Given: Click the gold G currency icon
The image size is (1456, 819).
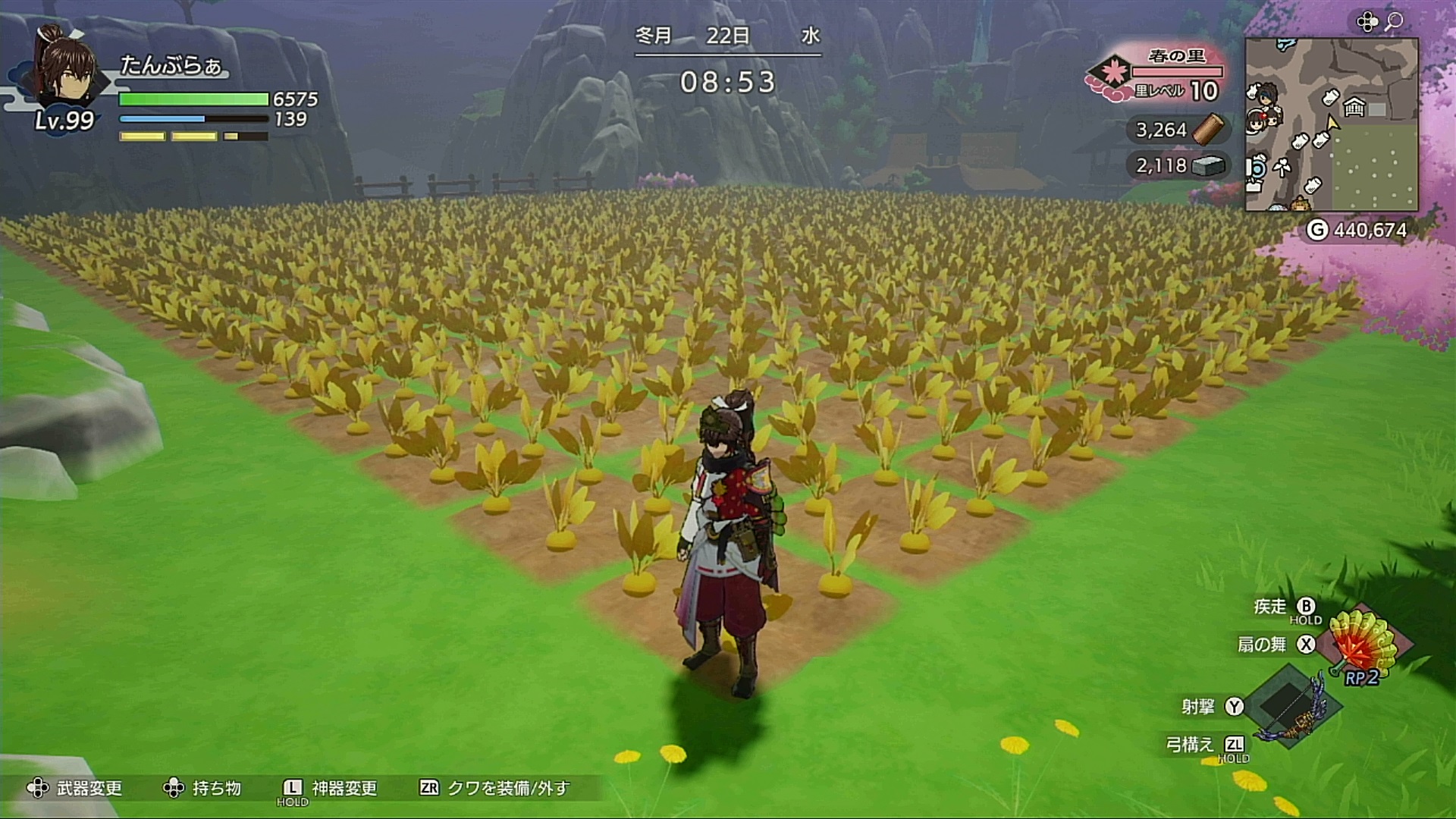Looking at the screenshot, I should pyautogui.click(x=1317, y=230).
